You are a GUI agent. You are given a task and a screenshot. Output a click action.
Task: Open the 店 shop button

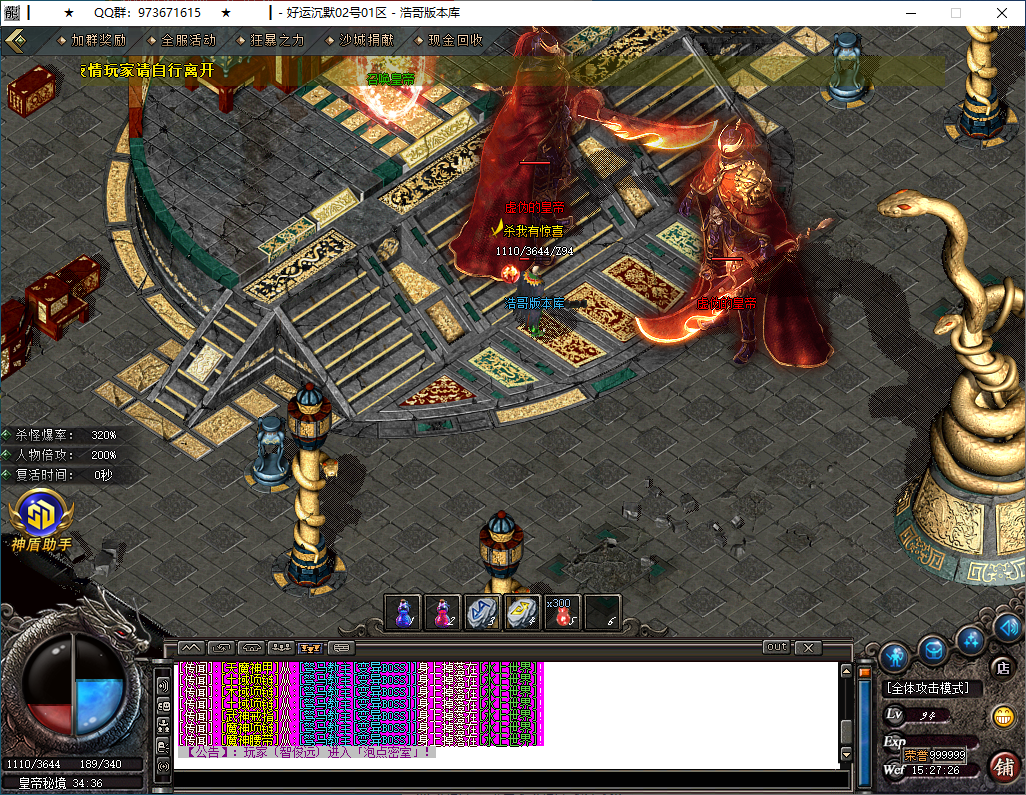tap(1000, 668)
